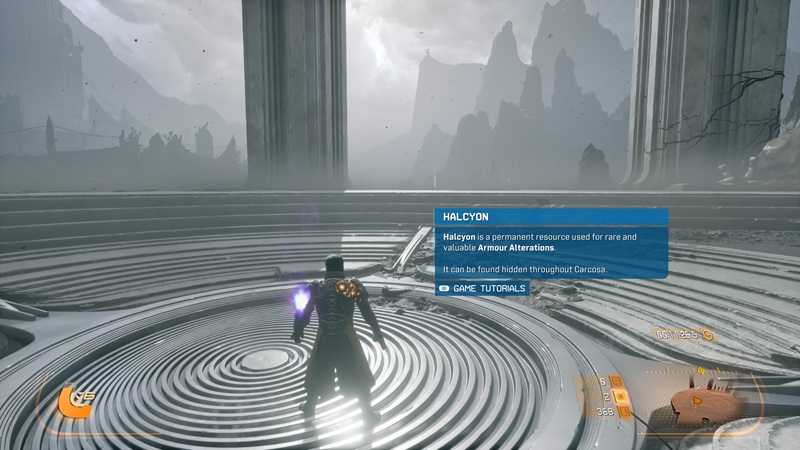Click the orange weapon icon

point(71,402)
